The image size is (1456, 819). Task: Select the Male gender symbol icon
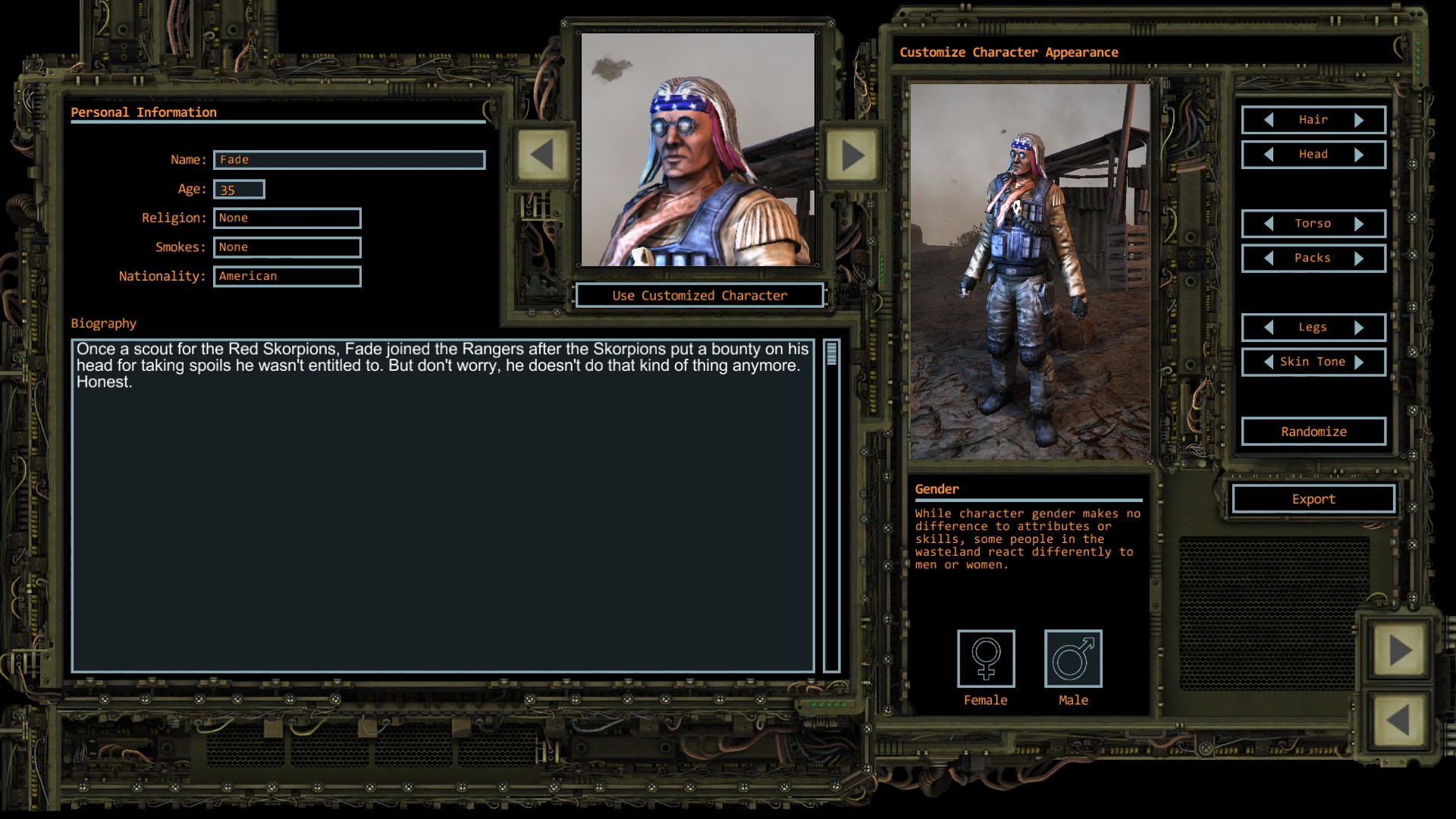point(1073,658)
